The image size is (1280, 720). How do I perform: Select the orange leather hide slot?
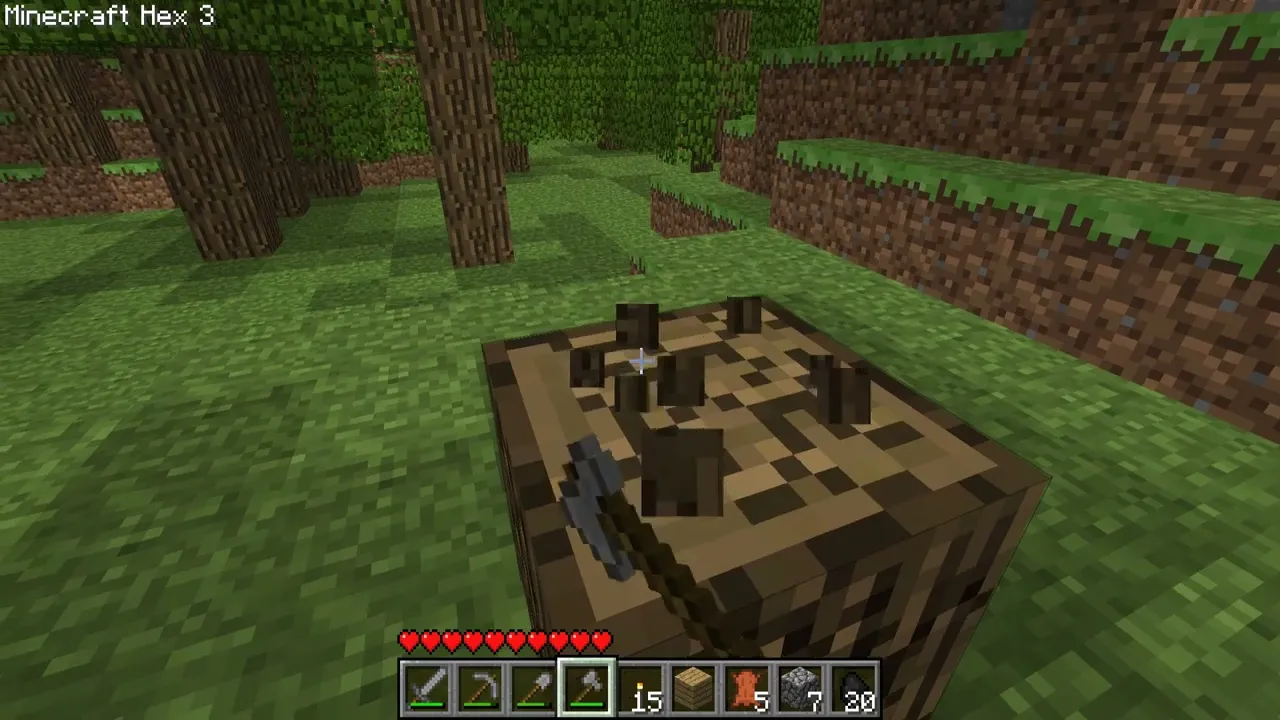coord(747,688)
